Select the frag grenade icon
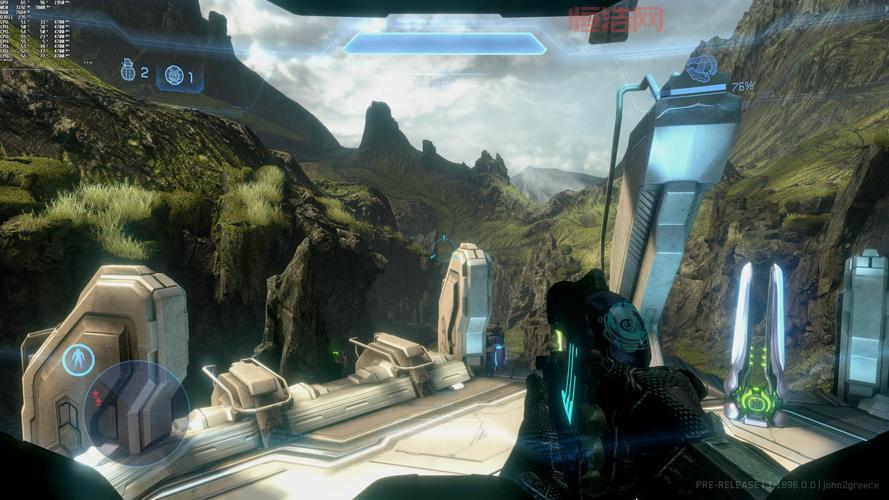The width and height of the screenshot is (889, 500). point(127,71)
